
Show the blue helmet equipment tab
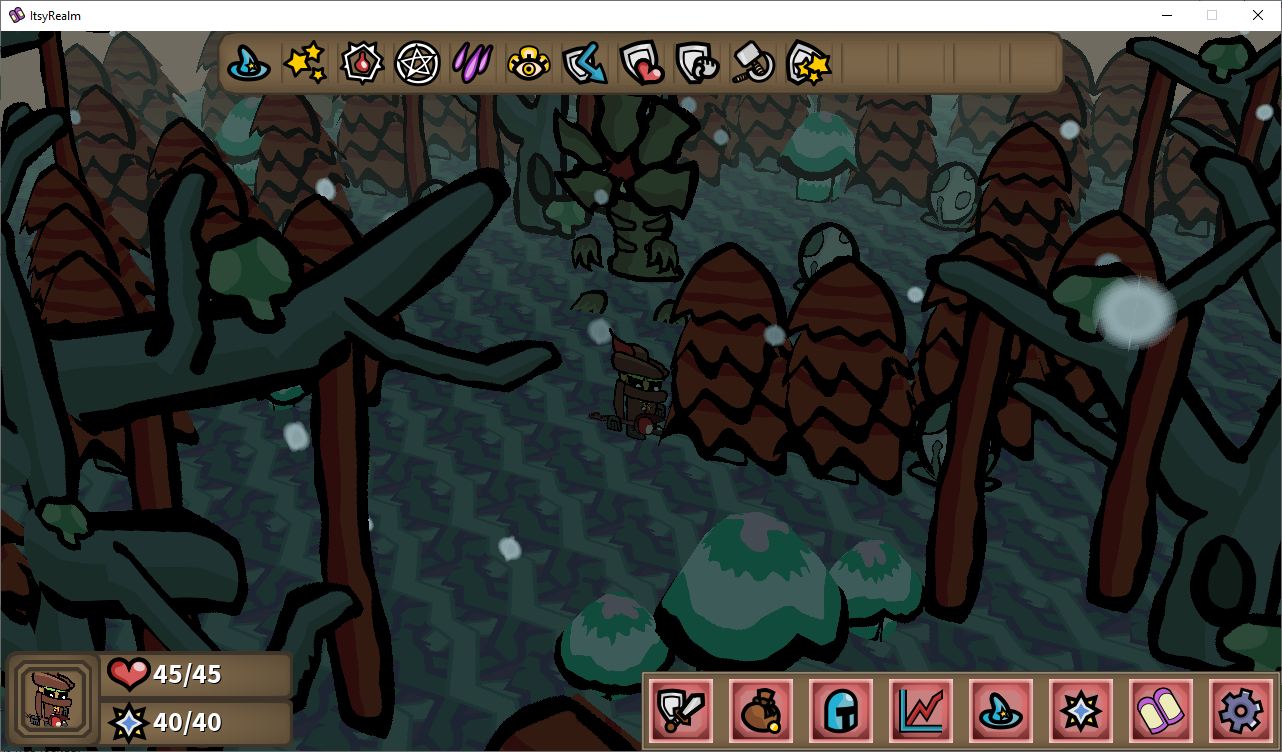pyautogui.click(x=841, y=711)
